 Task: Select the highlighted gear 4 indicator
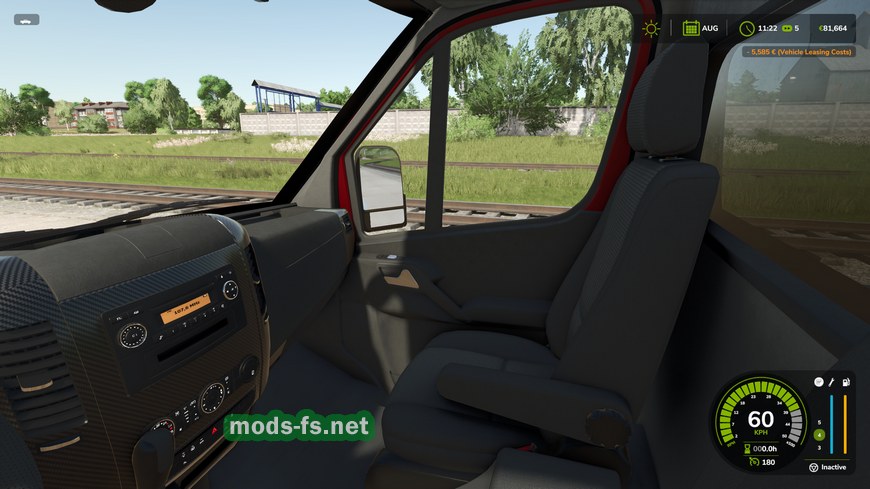click(x=819, y=435)
